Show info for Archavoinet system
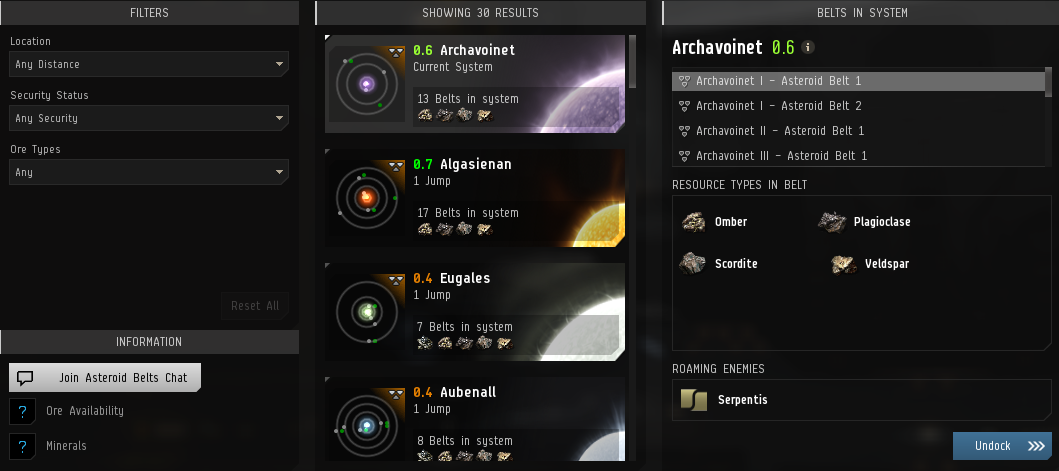Image resolution: width=1059 pixels, height=471 pixels. (x=808, y=48)
